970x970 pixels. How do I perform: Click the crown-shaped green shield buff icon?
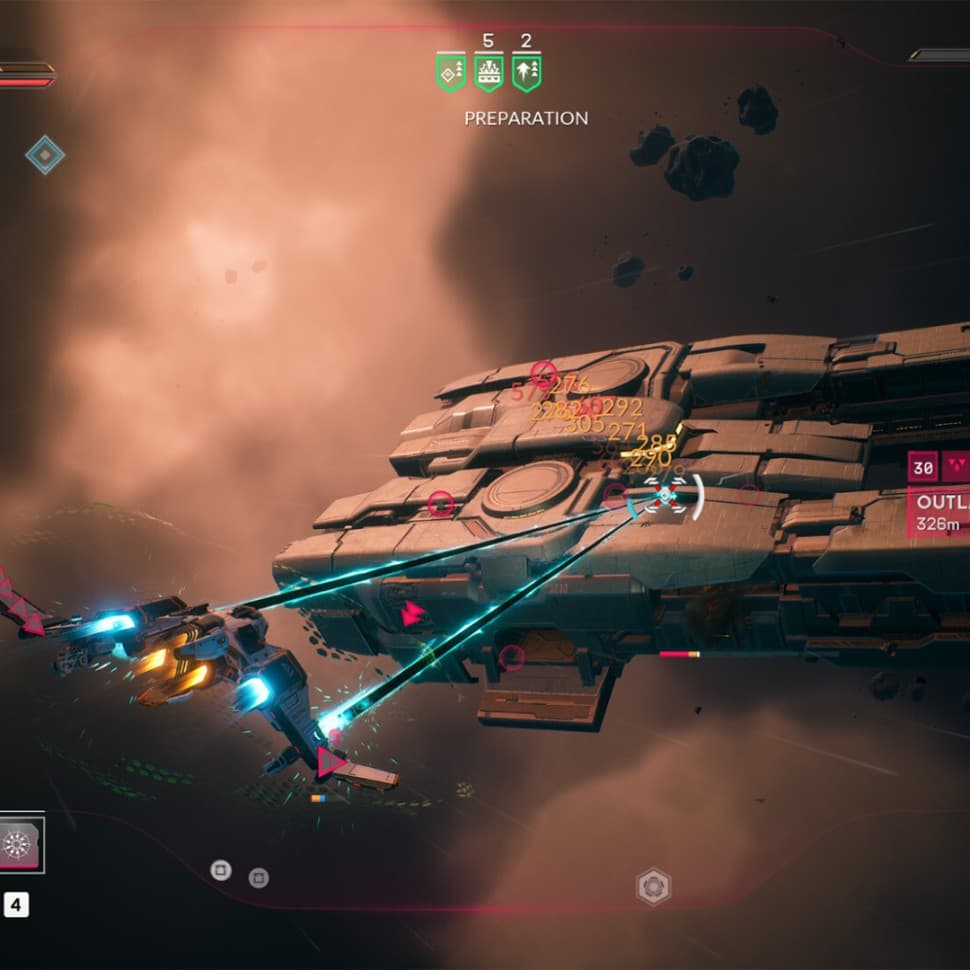pos(489,72)
